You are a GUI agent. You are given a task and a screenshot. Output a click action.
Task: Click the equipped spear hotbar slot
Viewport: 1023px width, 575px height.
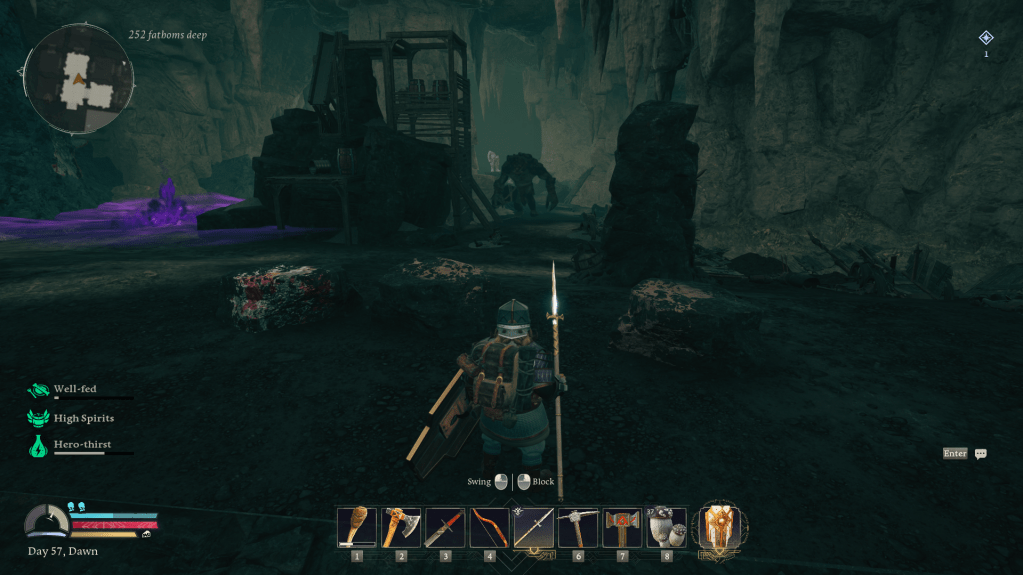click(x=534, y=527)
